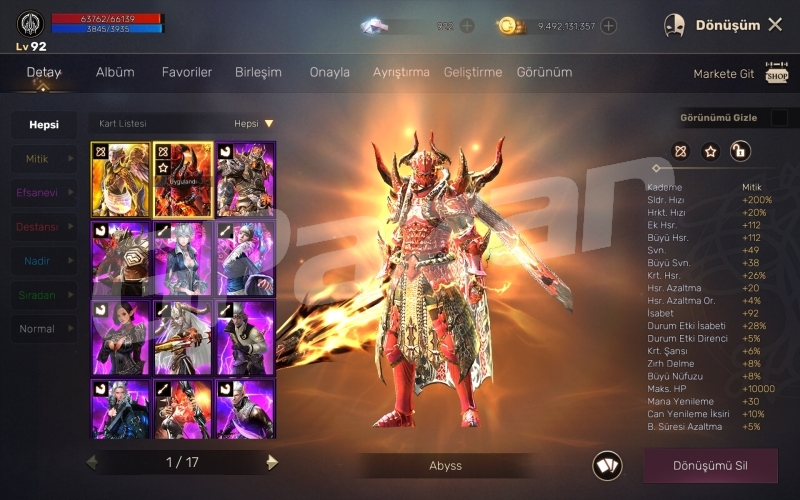The width and height of the screenshot is (800, 500).
Task: Filter cards by Efsanevi rarity
Action: tap(44, 193)
